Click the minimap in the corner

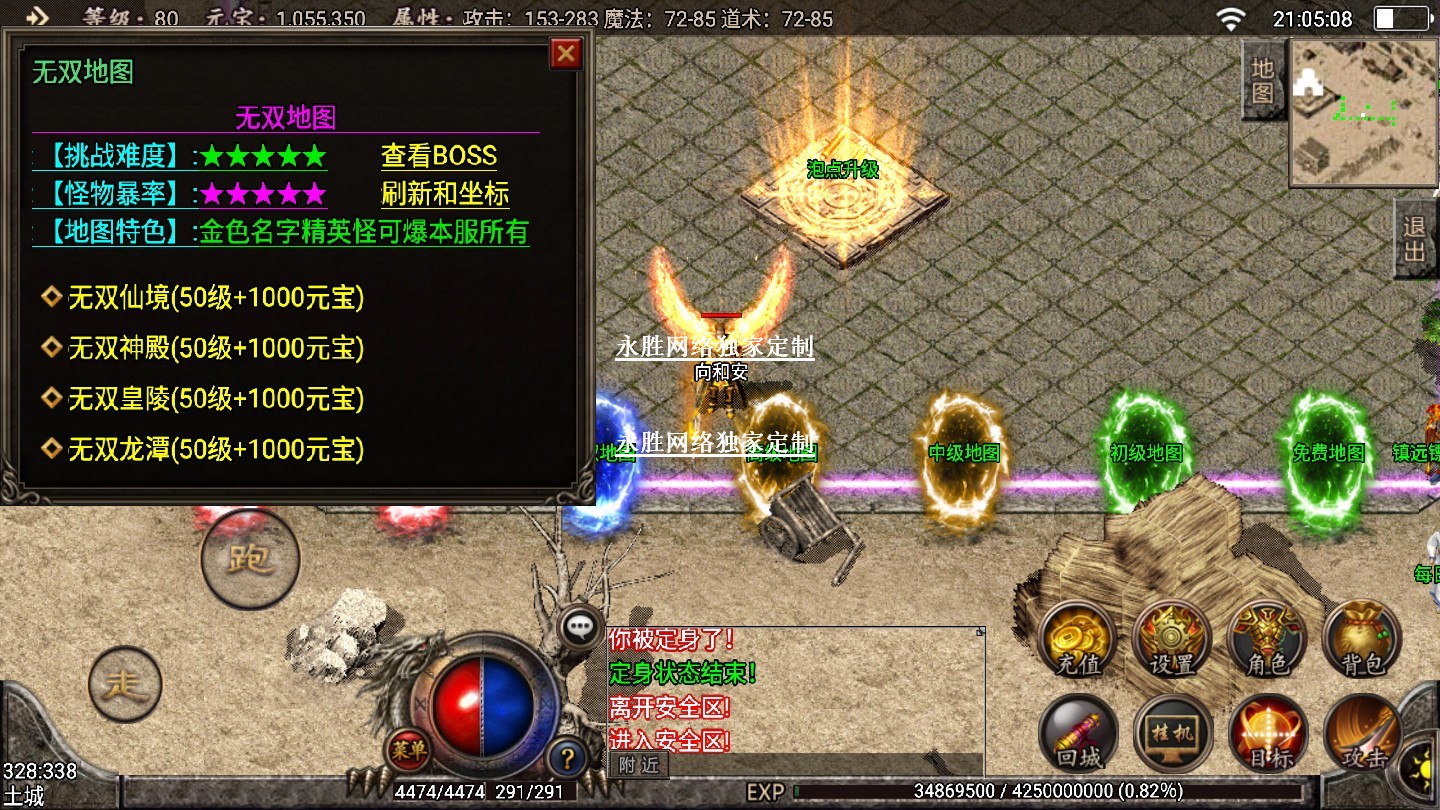[1361, 112]
